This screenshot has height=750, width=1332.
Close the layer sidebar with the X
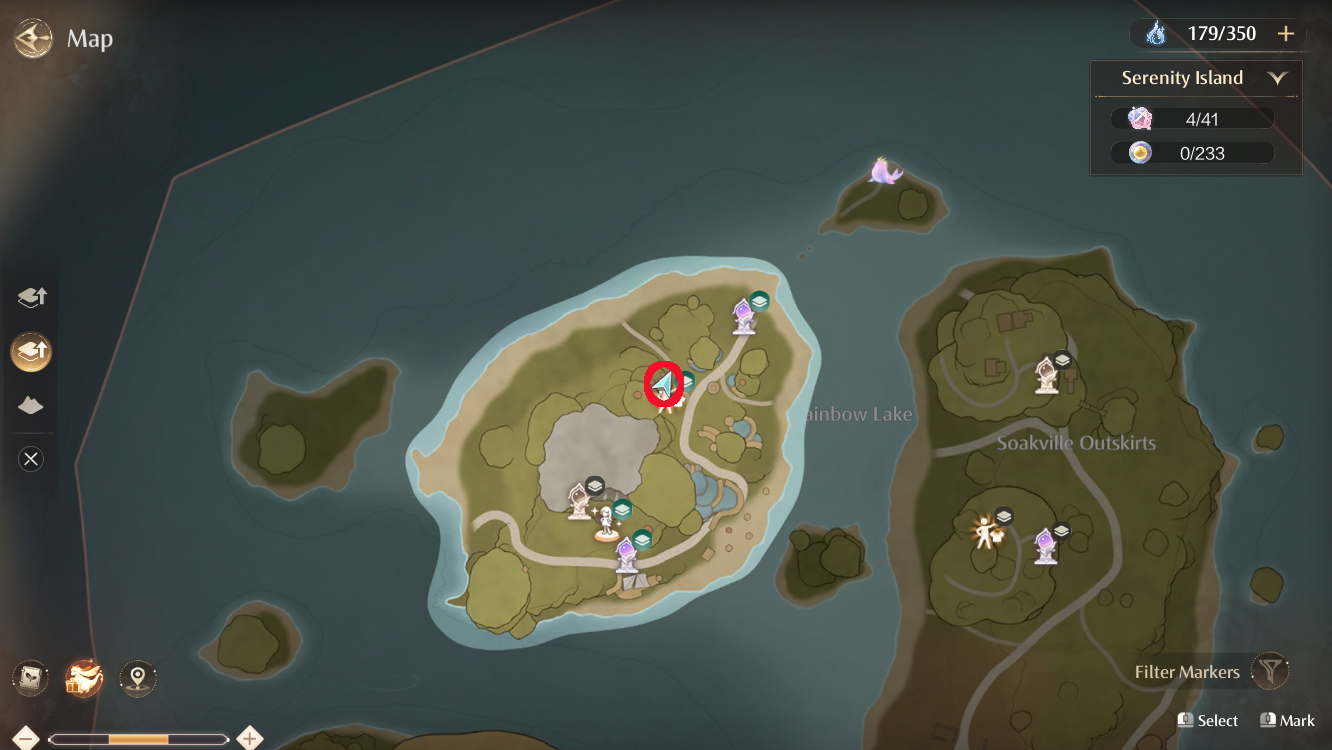click(31, 458)
